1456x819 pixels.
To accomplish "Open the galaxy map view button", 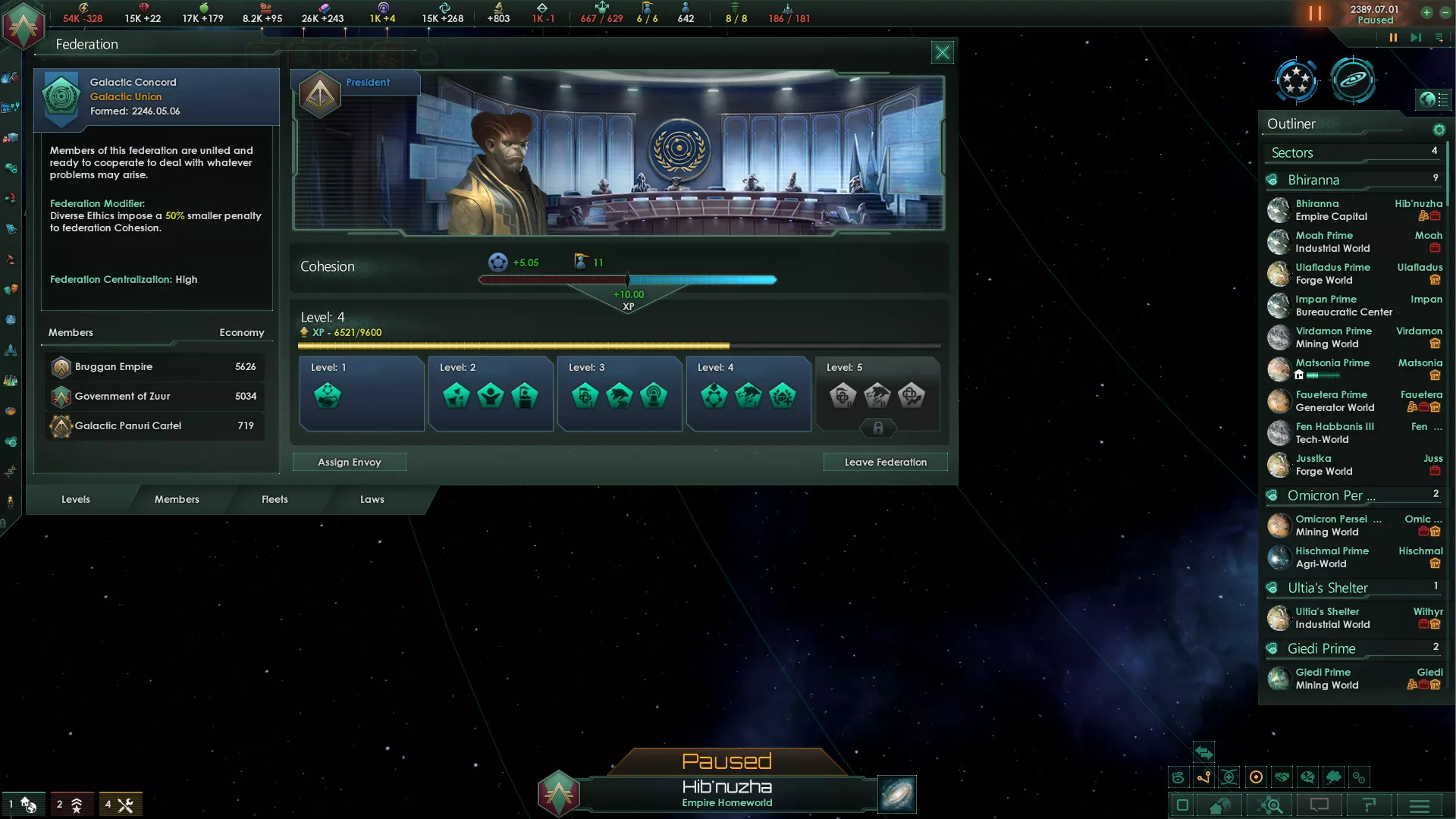I will 1352,80.
